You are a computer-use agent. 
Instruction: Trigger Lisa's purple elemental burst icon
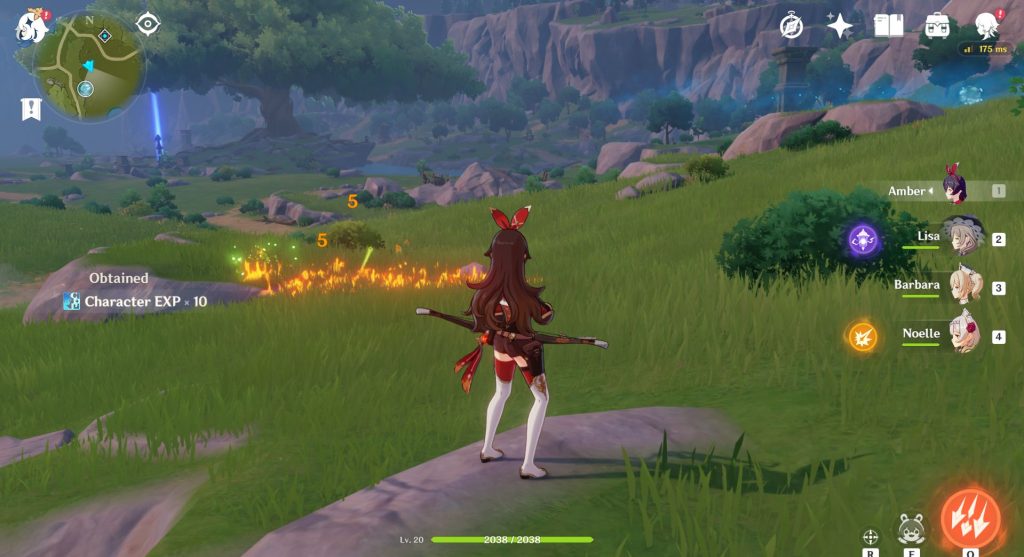(x=863, y=239)
